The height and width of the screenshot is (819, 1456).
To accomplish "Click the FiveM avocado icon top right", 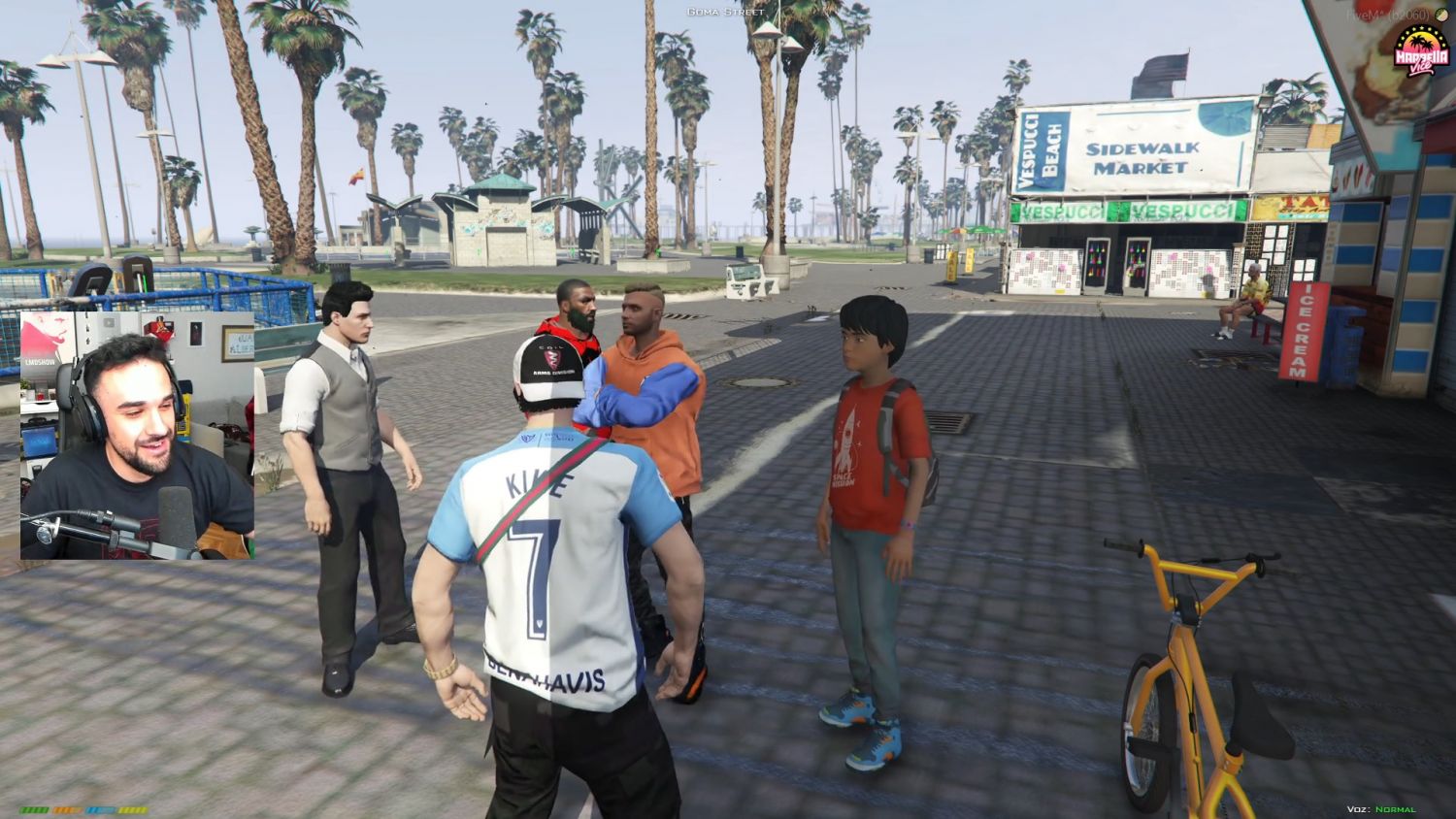I will point(1442,15).
